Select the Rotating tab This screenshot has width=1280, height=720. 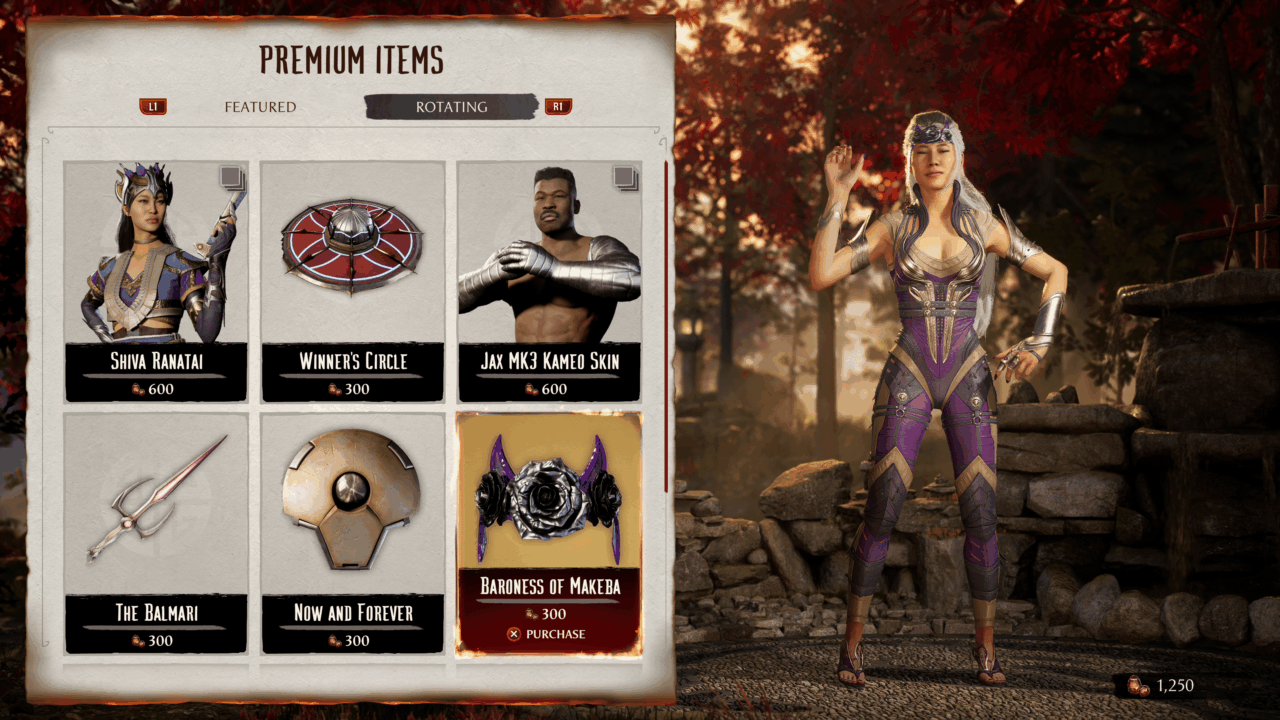pyautogui.click(x=452, y=107)
